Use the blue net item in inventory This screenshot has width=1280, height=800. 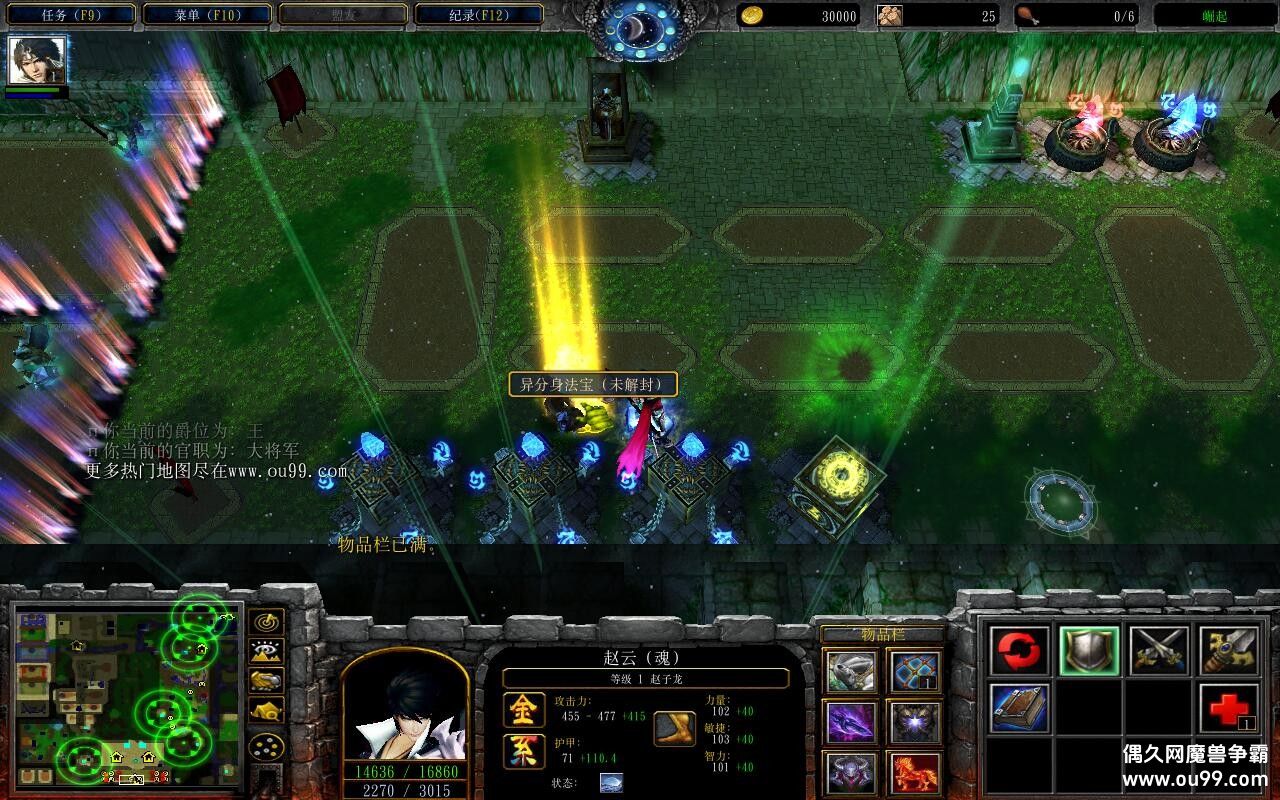(914, 672)
